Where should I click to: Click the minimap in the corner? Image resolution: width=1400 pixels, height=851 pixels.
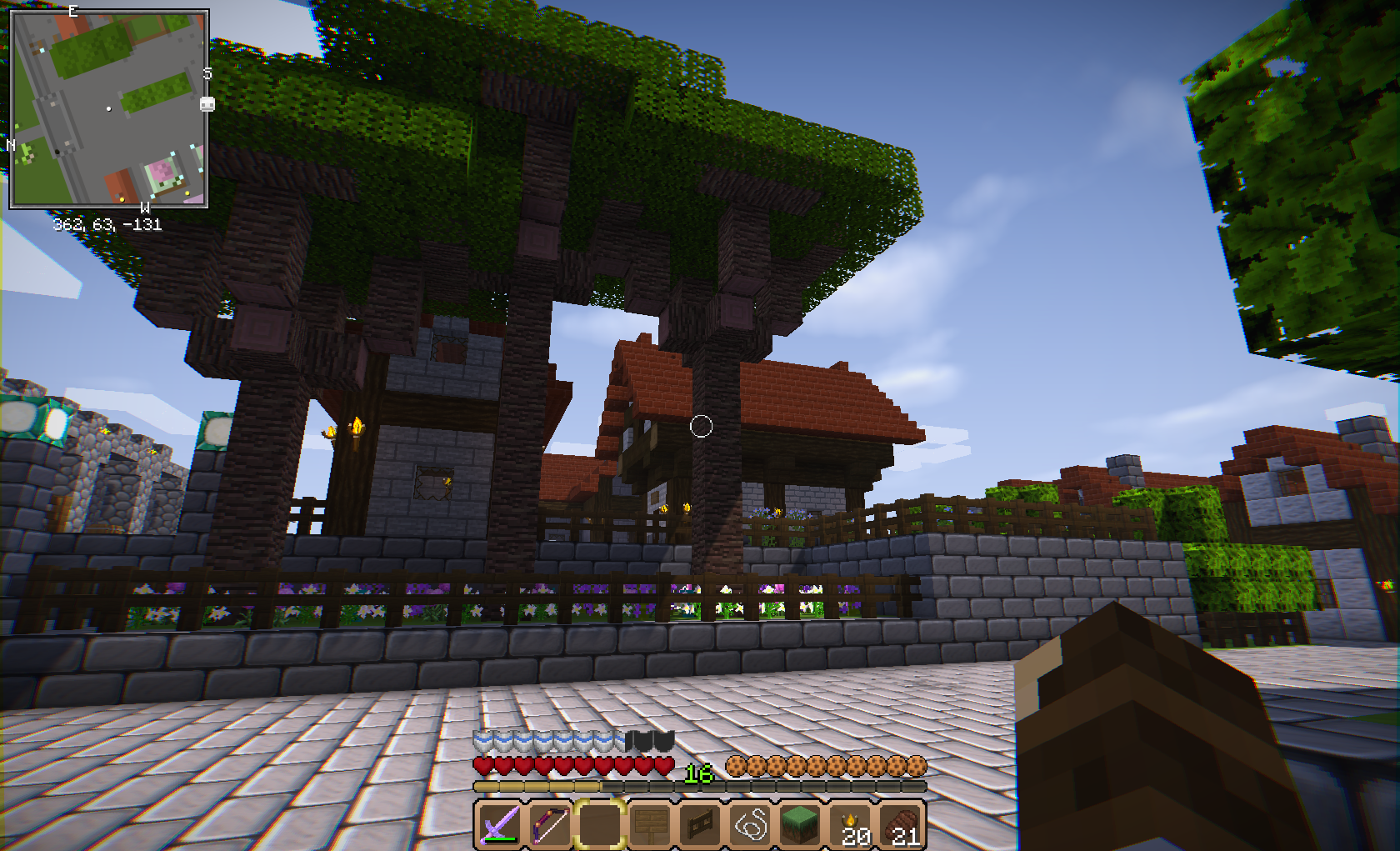[x=108, y=108]
